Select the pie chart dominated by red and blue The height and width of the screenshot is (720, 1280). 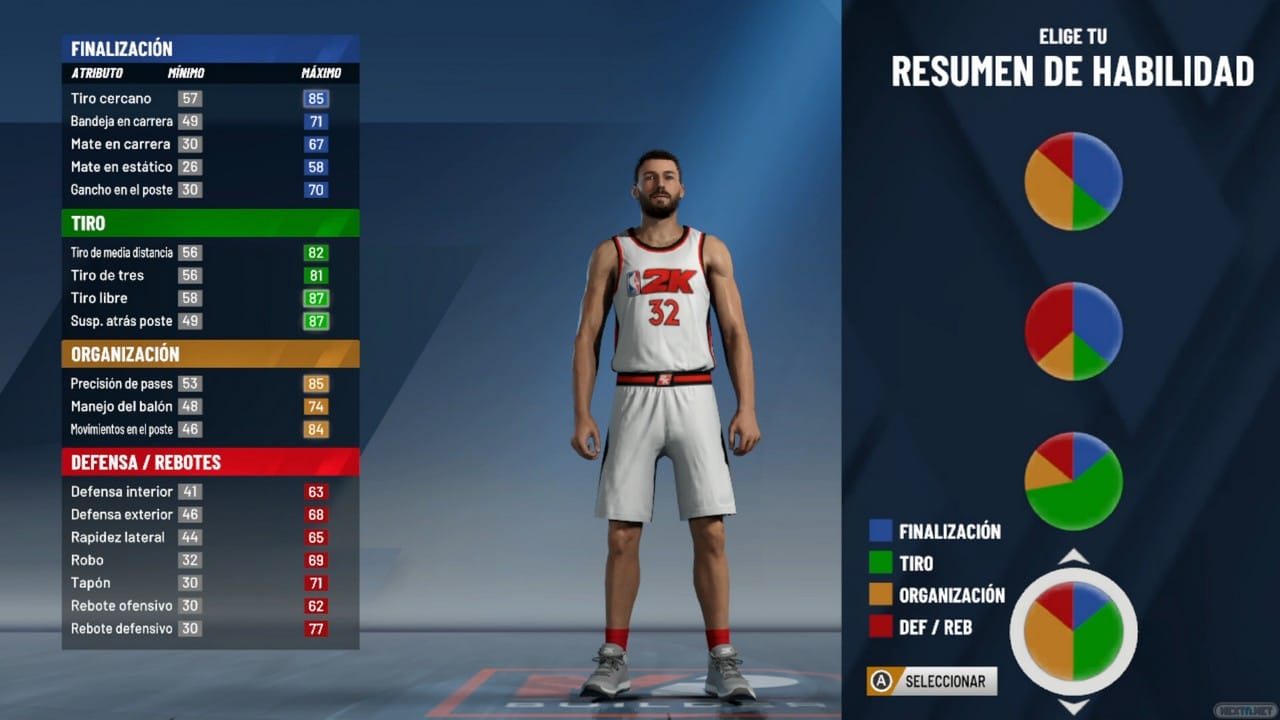click(x=1073, y=331)
